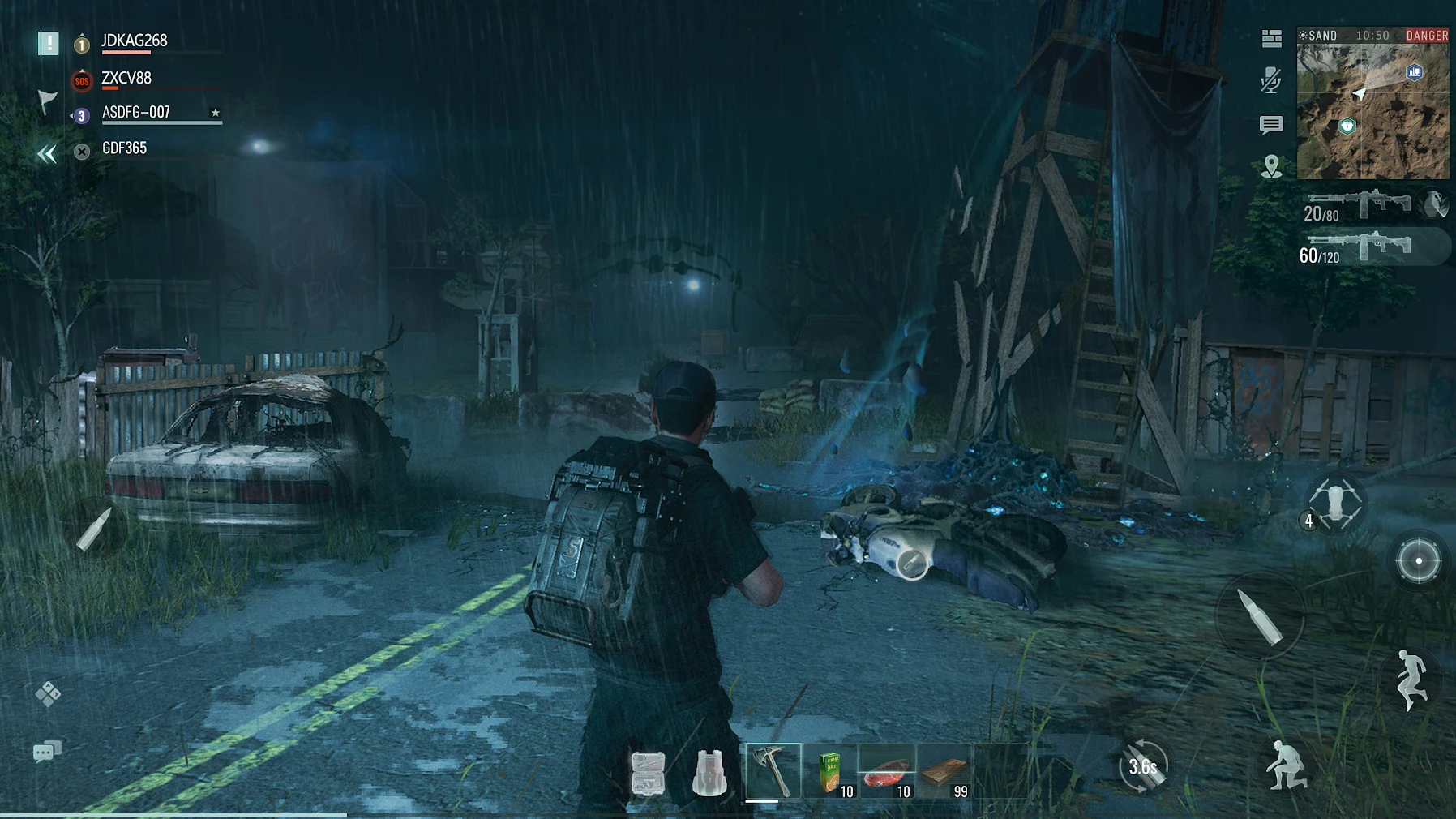Viewport: 1456px width, 819px height.
Task: Select teammate ASDFG-007 in squad list
Action: coord(136,113)
